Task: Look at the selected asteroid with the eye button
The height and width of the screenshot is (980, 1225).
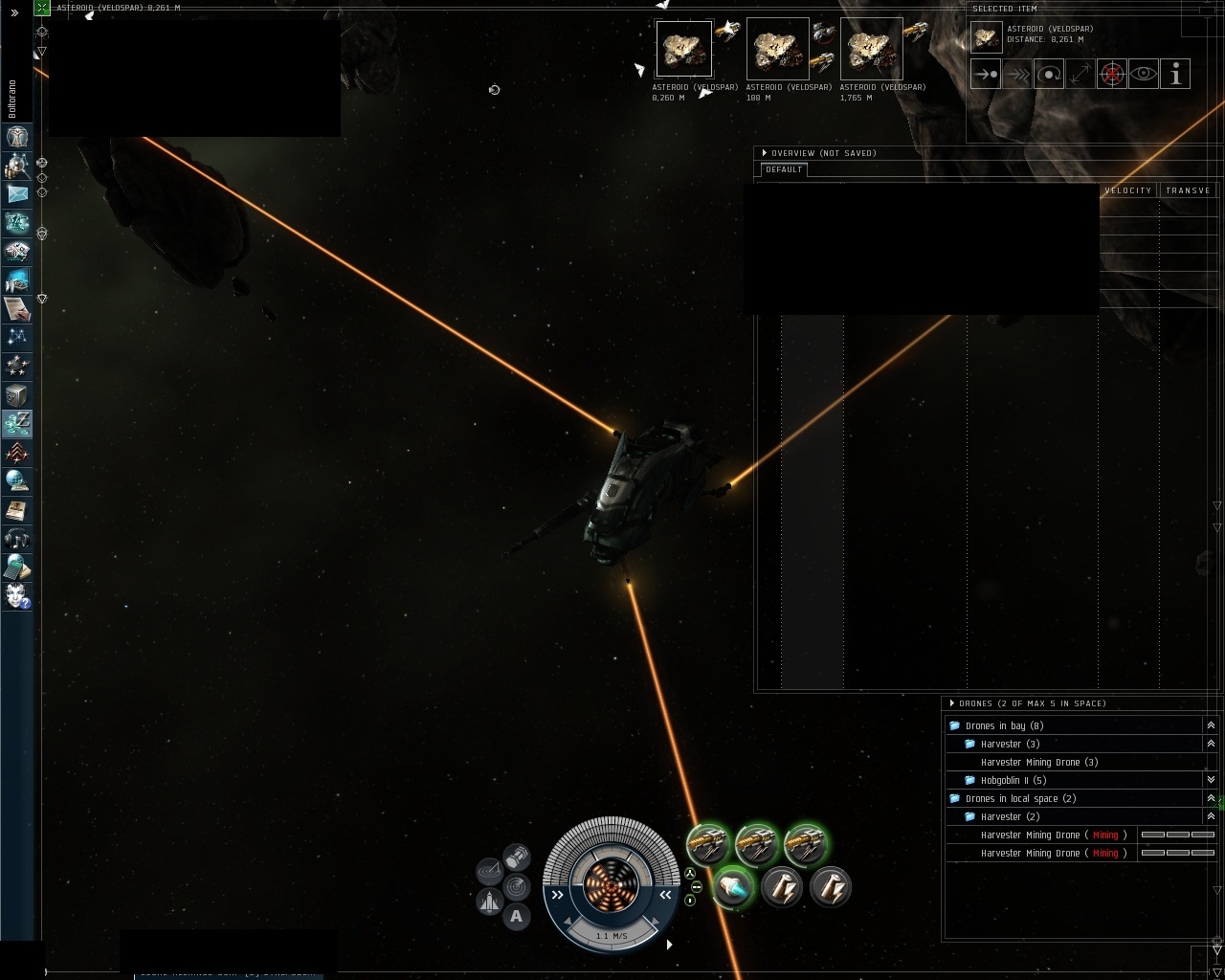Action: pyautogui.click(x=1144, y=74)
